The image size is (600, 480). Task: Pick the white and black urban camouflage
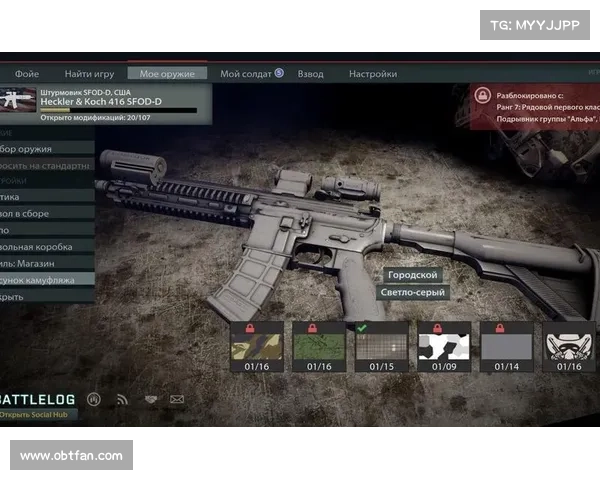click(444, 346)
